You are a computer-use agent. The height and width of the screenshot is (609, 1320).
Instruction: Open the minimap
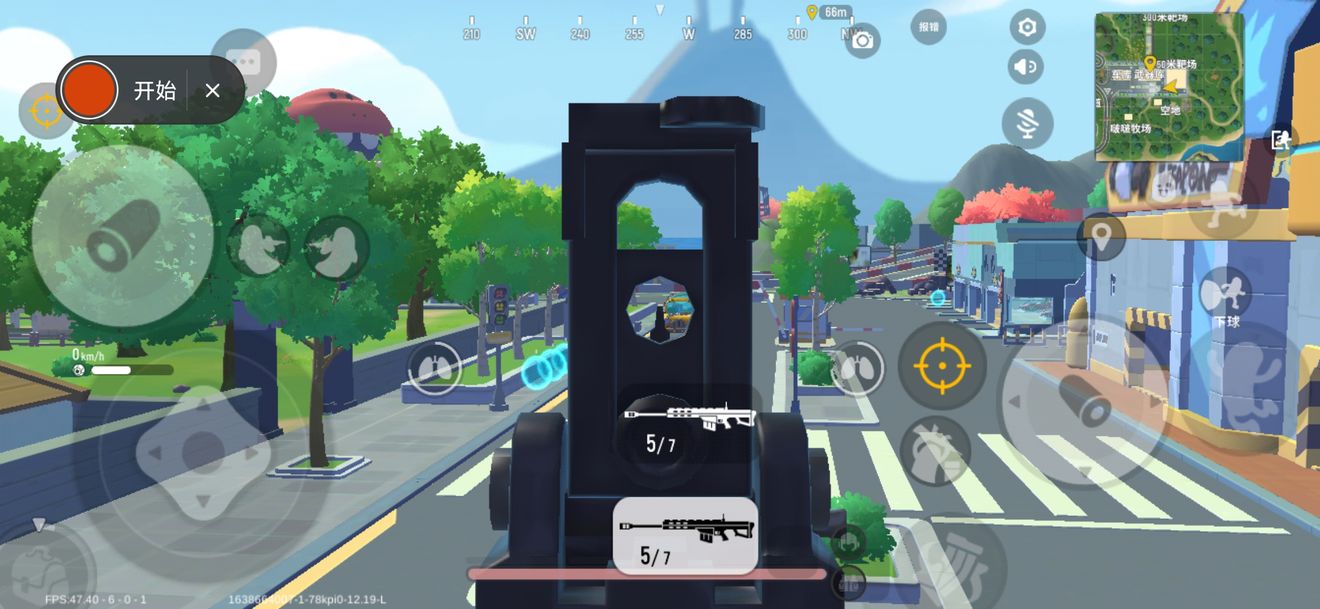pos(1169,86)
